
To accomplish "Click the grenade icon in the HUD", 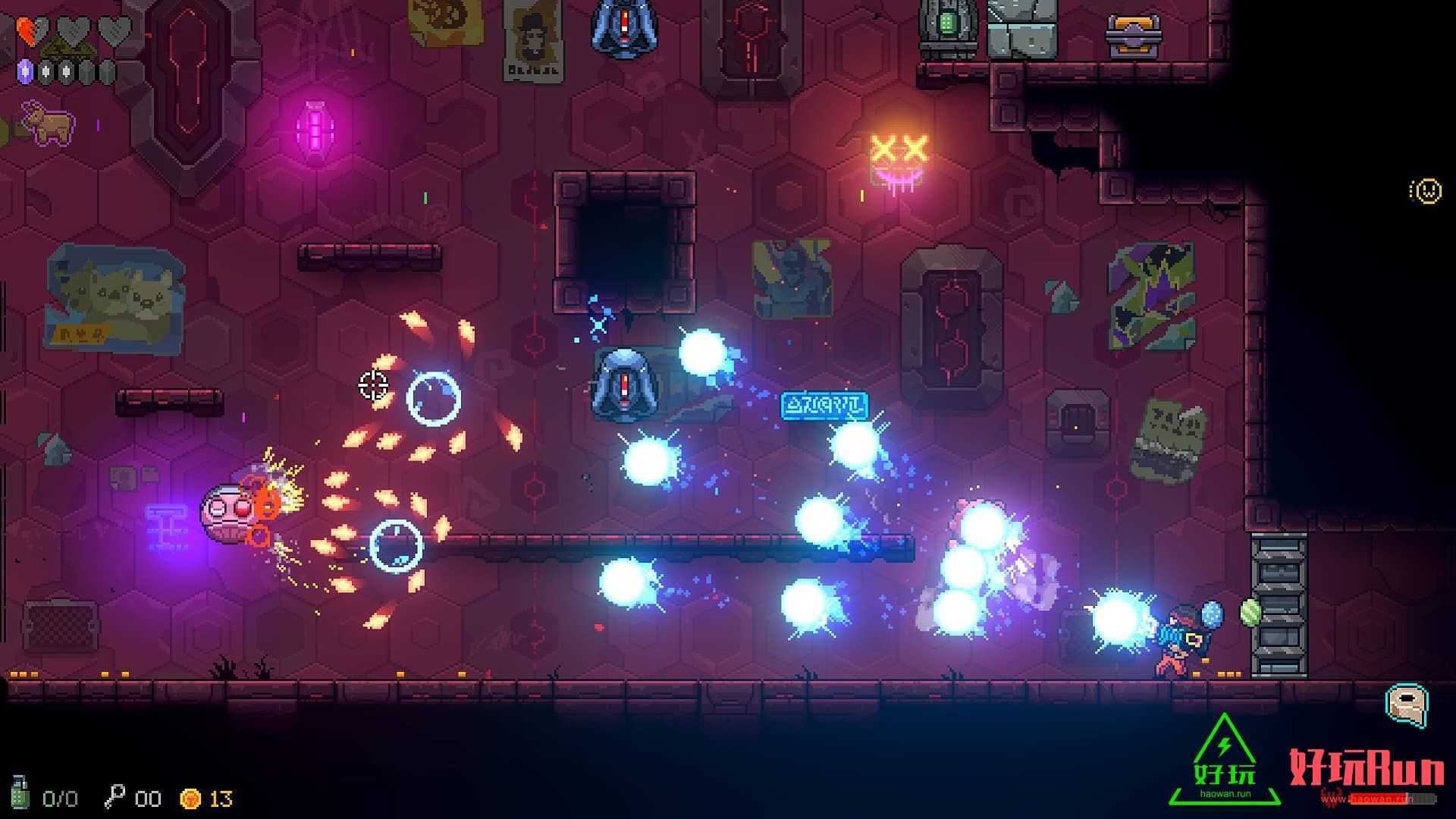I will (20, 792).
